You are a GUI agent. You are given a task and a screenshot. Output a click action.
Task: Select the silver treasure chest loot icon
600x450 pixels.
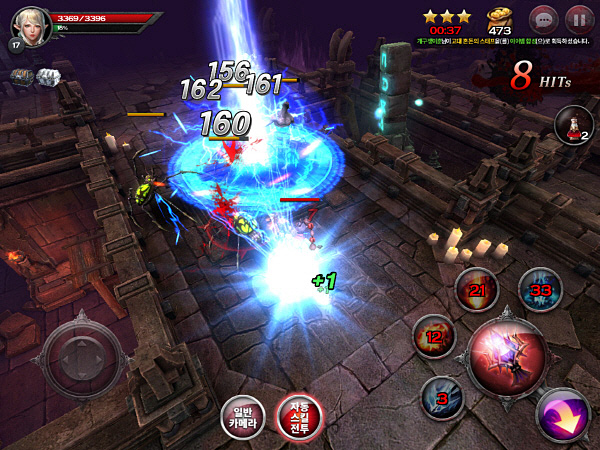[48, 76]
